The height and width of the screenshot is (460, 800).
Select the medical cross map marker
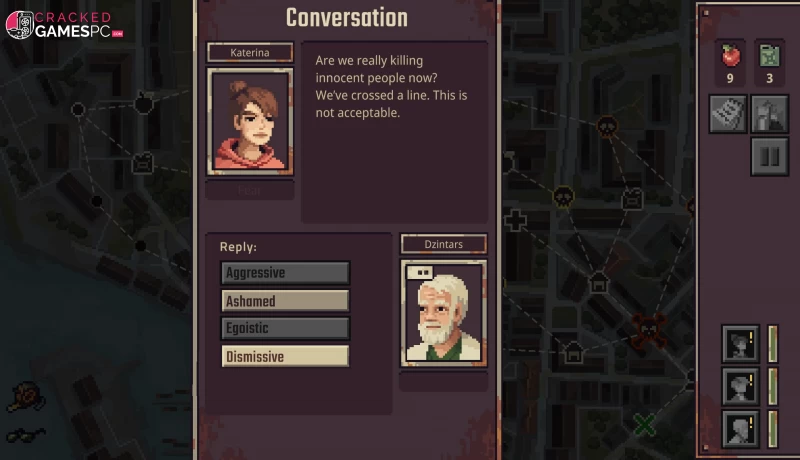[515, 220]
